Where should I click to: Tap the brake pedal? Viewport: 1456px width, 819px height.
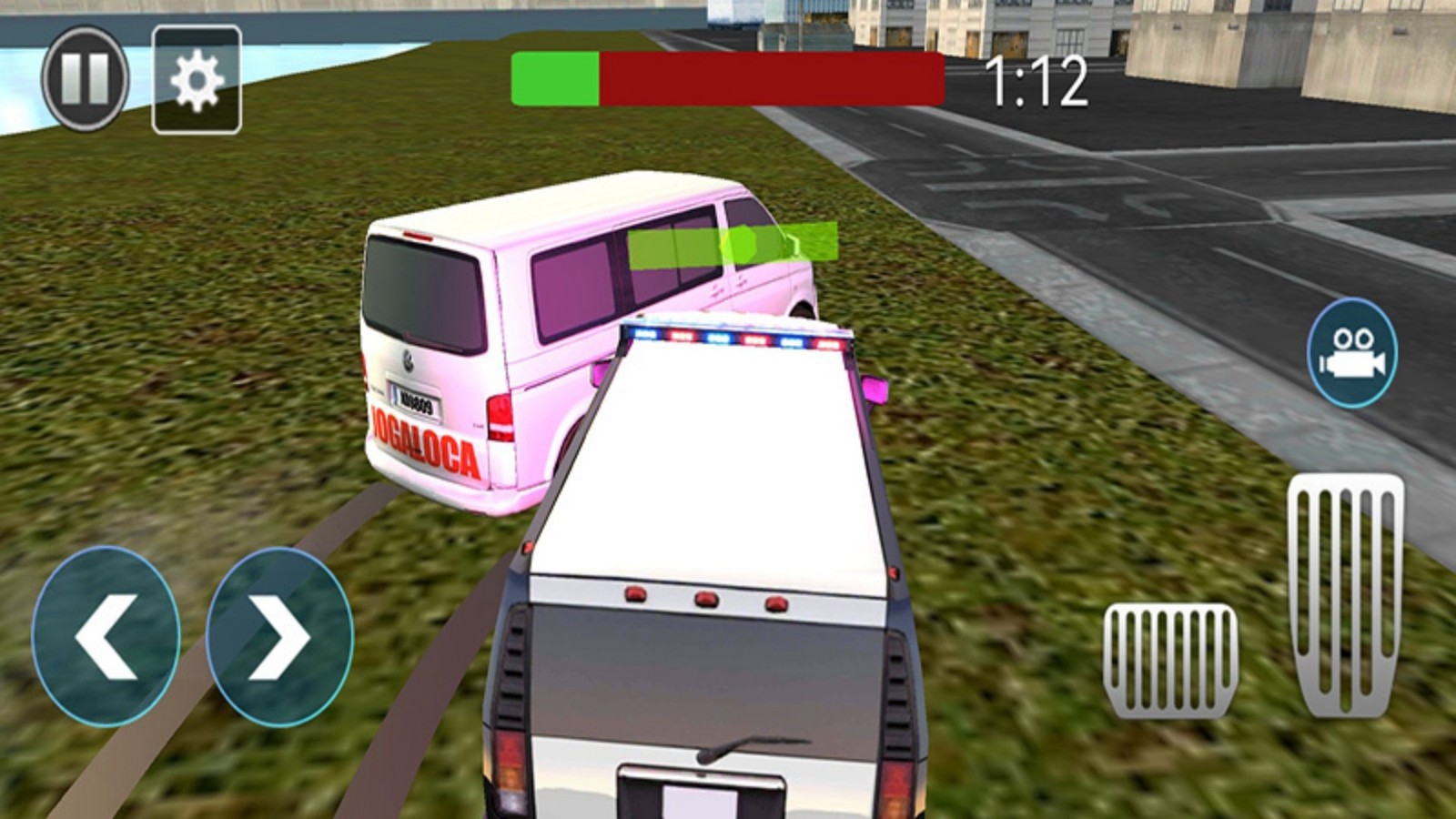[x=1170, y=660]
